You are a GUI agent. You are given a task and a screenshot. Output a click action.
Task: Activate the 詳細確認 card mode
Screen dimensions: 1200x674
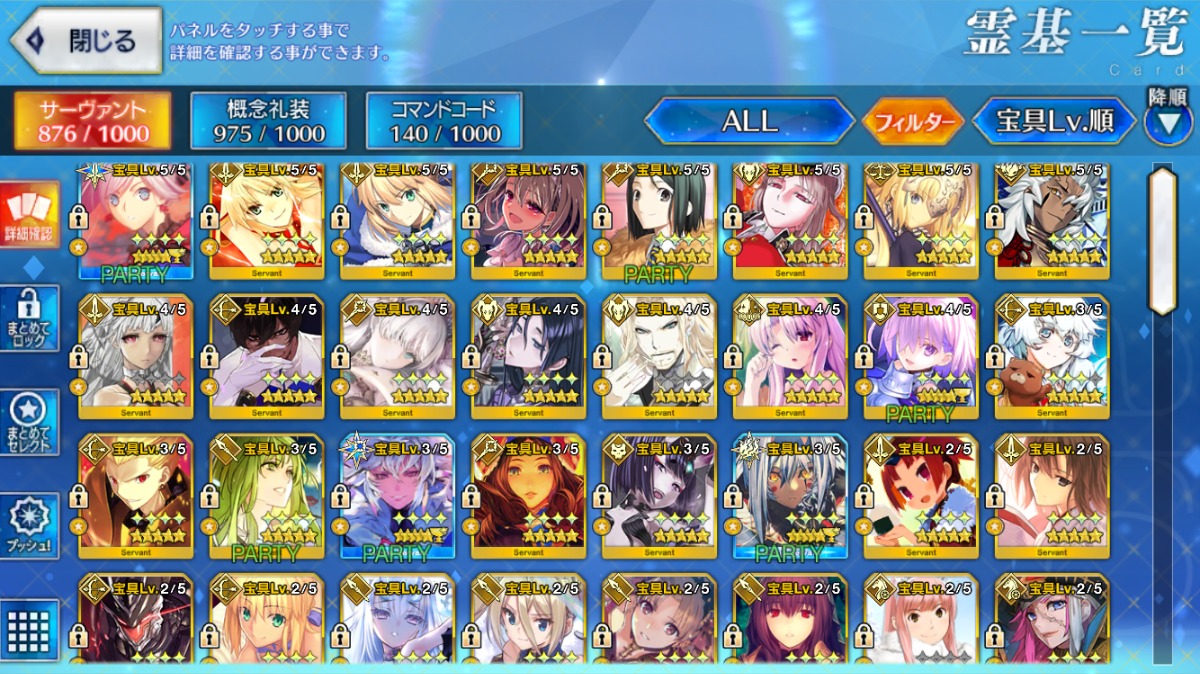point(28,214)
